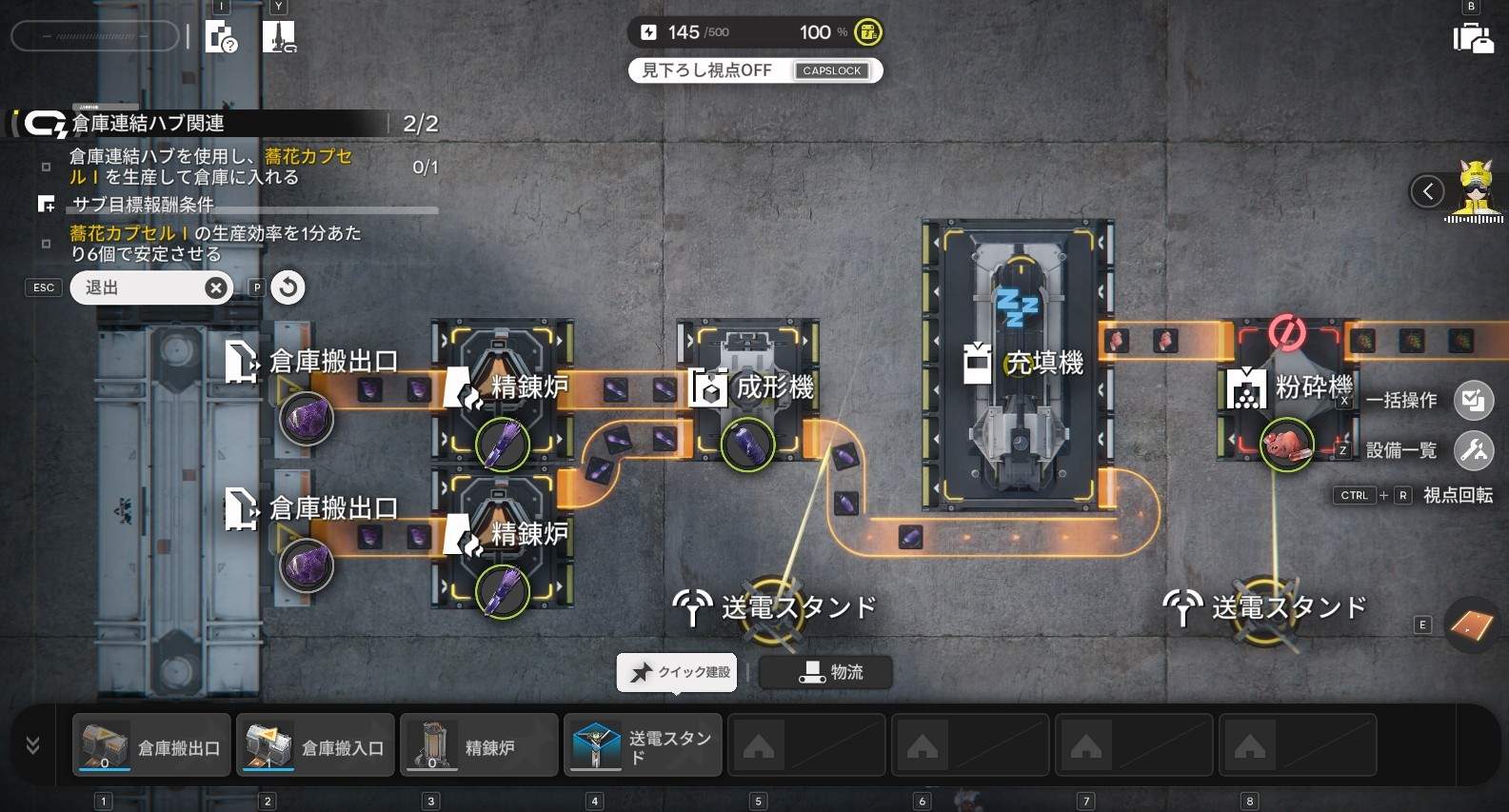This screenshot has width=1509, height=812.
Task: Select the 送電スタンド hotbar slot
Action: pyautogui.click(x=643, y=746)
